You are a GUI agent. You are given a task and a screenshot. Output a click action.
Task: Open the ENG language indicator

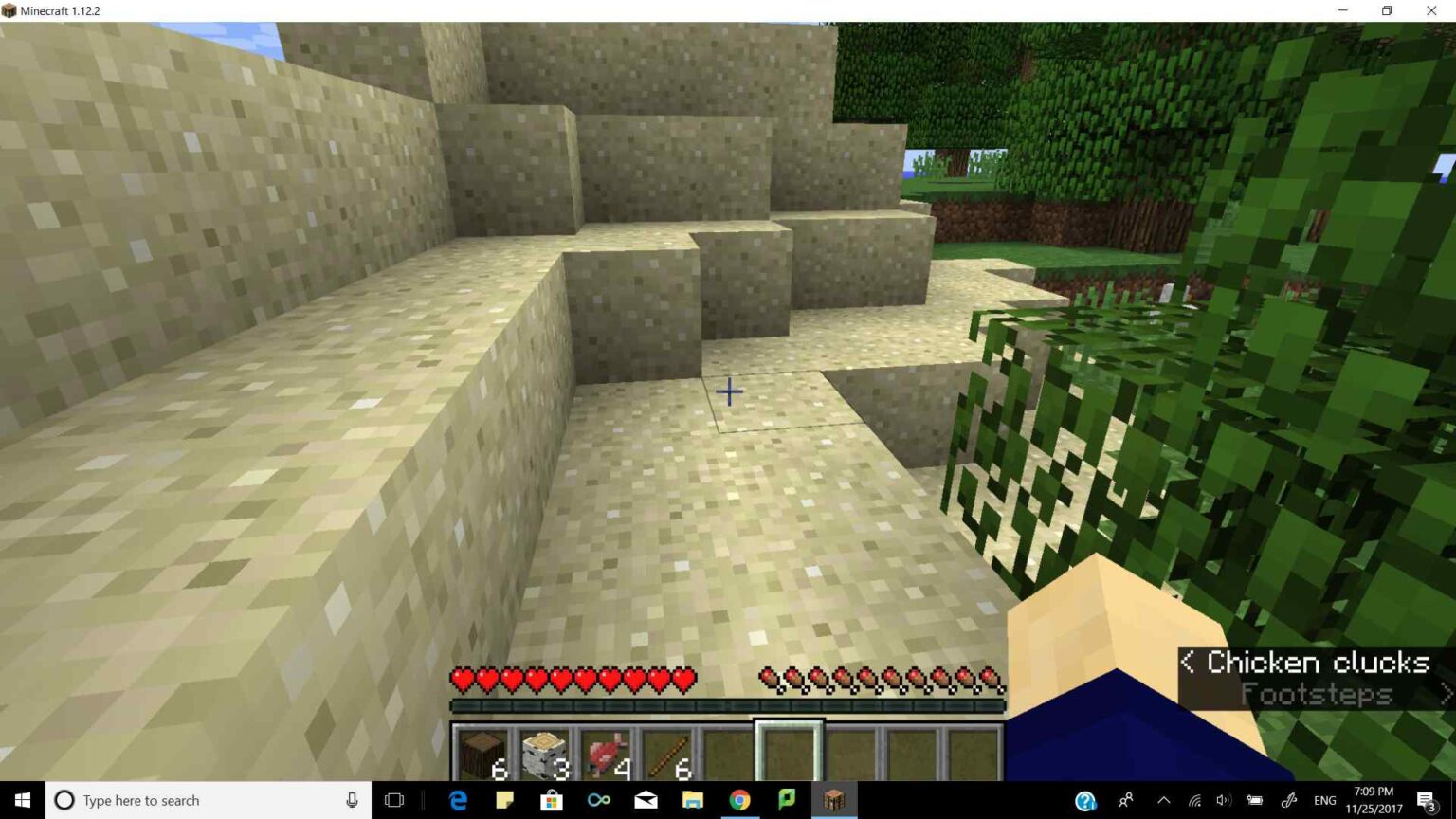coord(1323,800)
